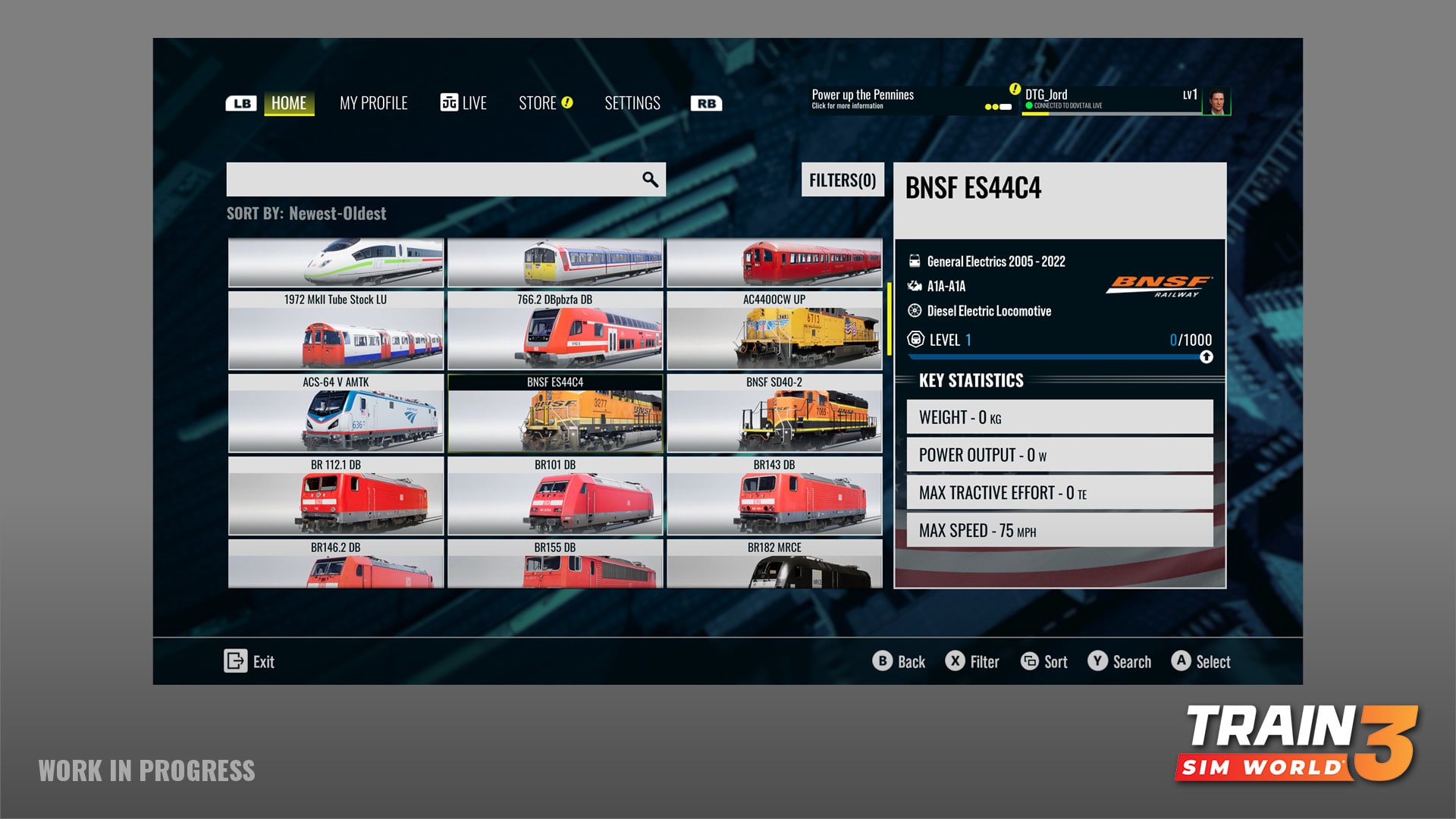
Task: Click the magnifying glass search icon
Action: [650, 180]
